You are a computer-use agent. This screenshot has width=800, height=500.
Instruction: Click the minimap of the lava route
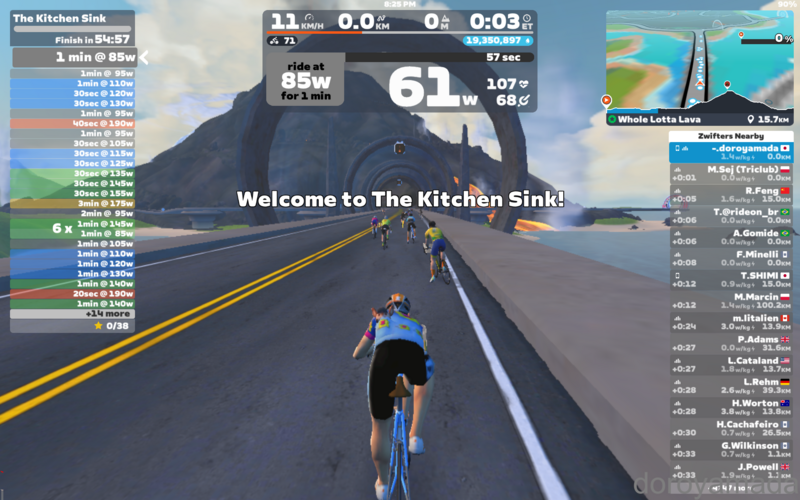pyautogui.click(x=699, y=60)
